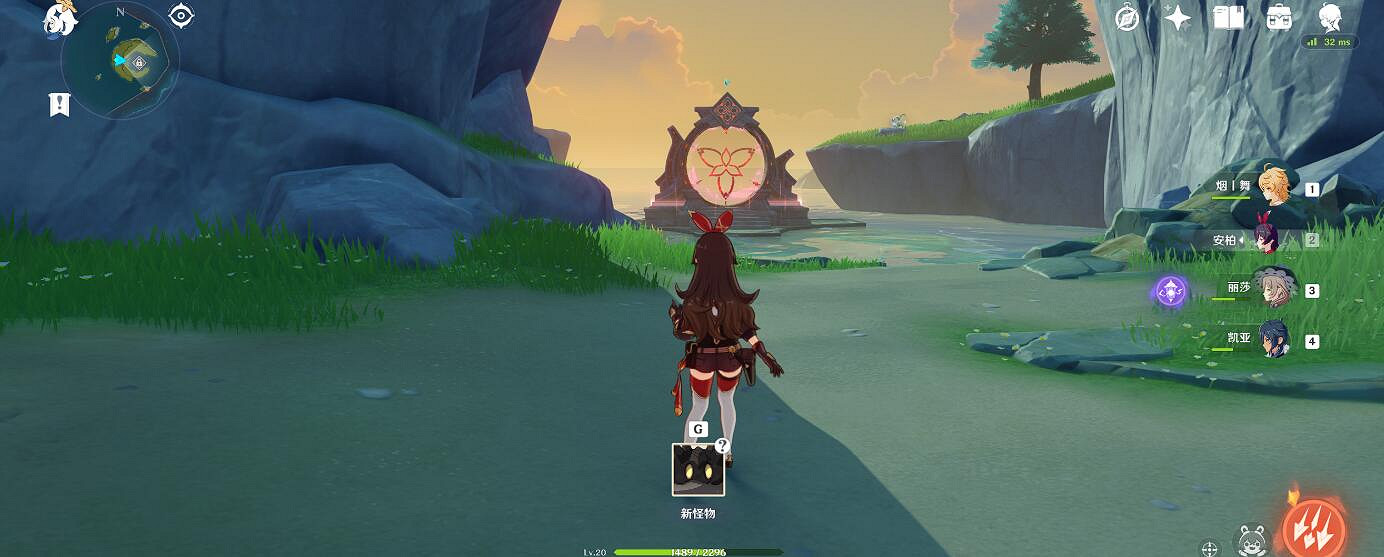Open the Wish star icon

click(x=1177, y=18)
